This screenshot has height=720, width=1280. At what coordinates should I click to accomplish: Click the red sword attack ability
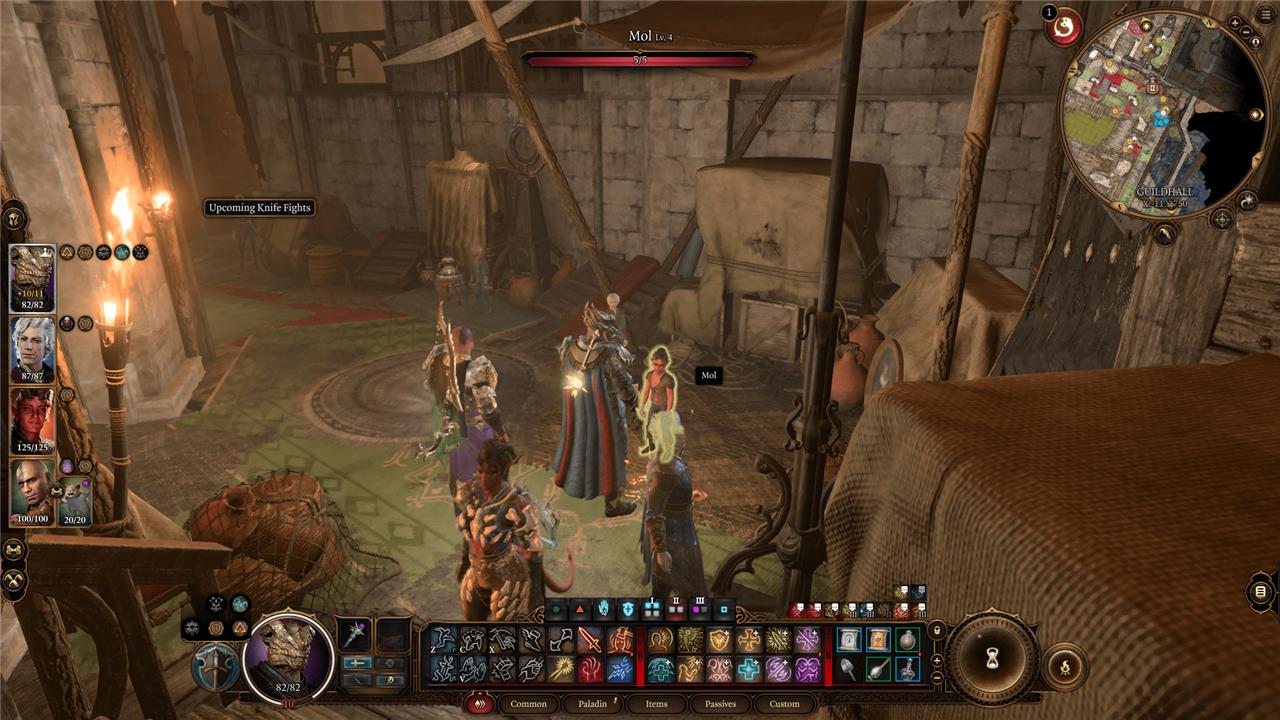[590, 640]
